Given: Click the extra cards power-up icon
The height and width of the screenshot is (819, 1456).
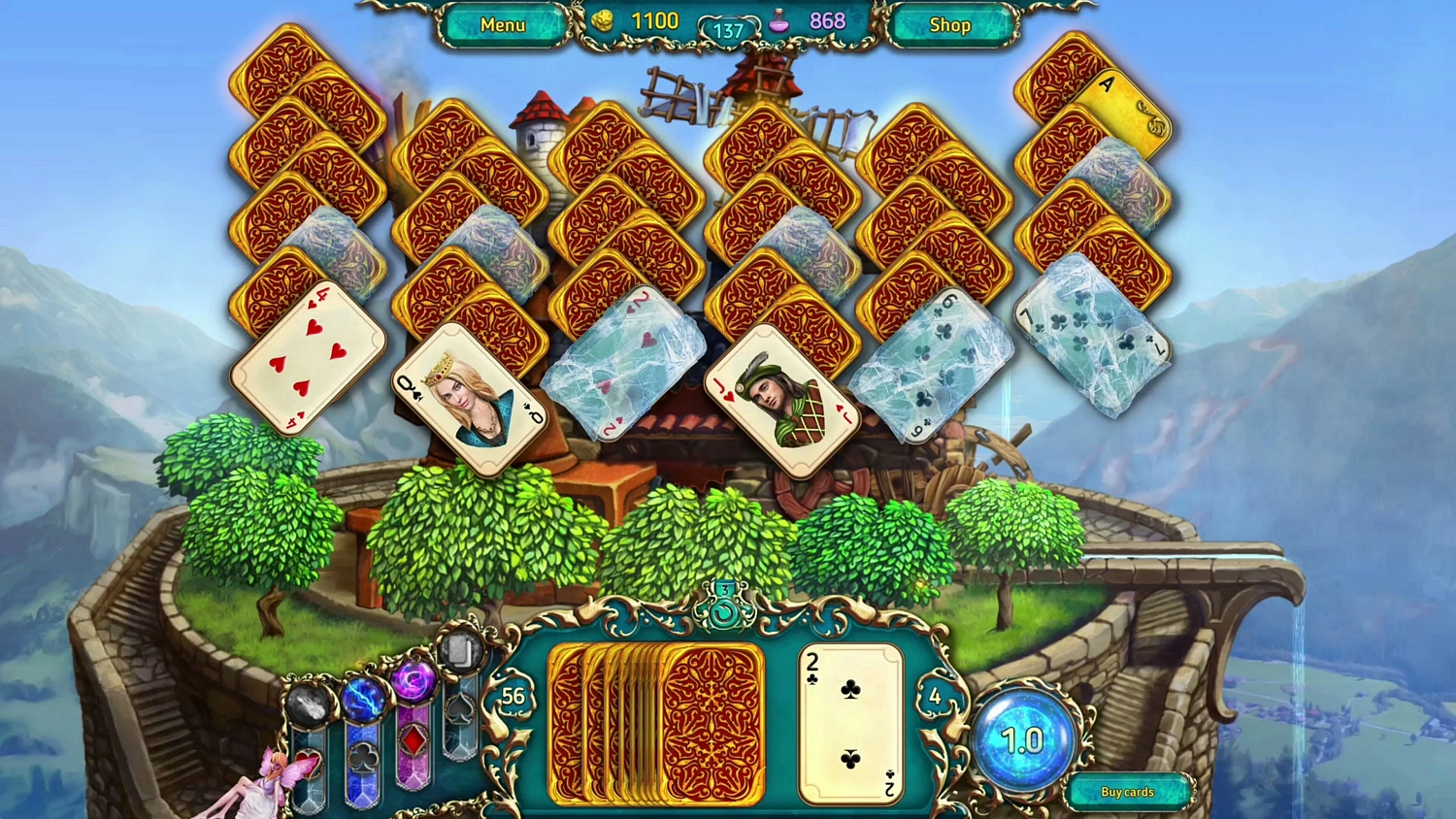Looking at the screenshot, I should [461, 650].
